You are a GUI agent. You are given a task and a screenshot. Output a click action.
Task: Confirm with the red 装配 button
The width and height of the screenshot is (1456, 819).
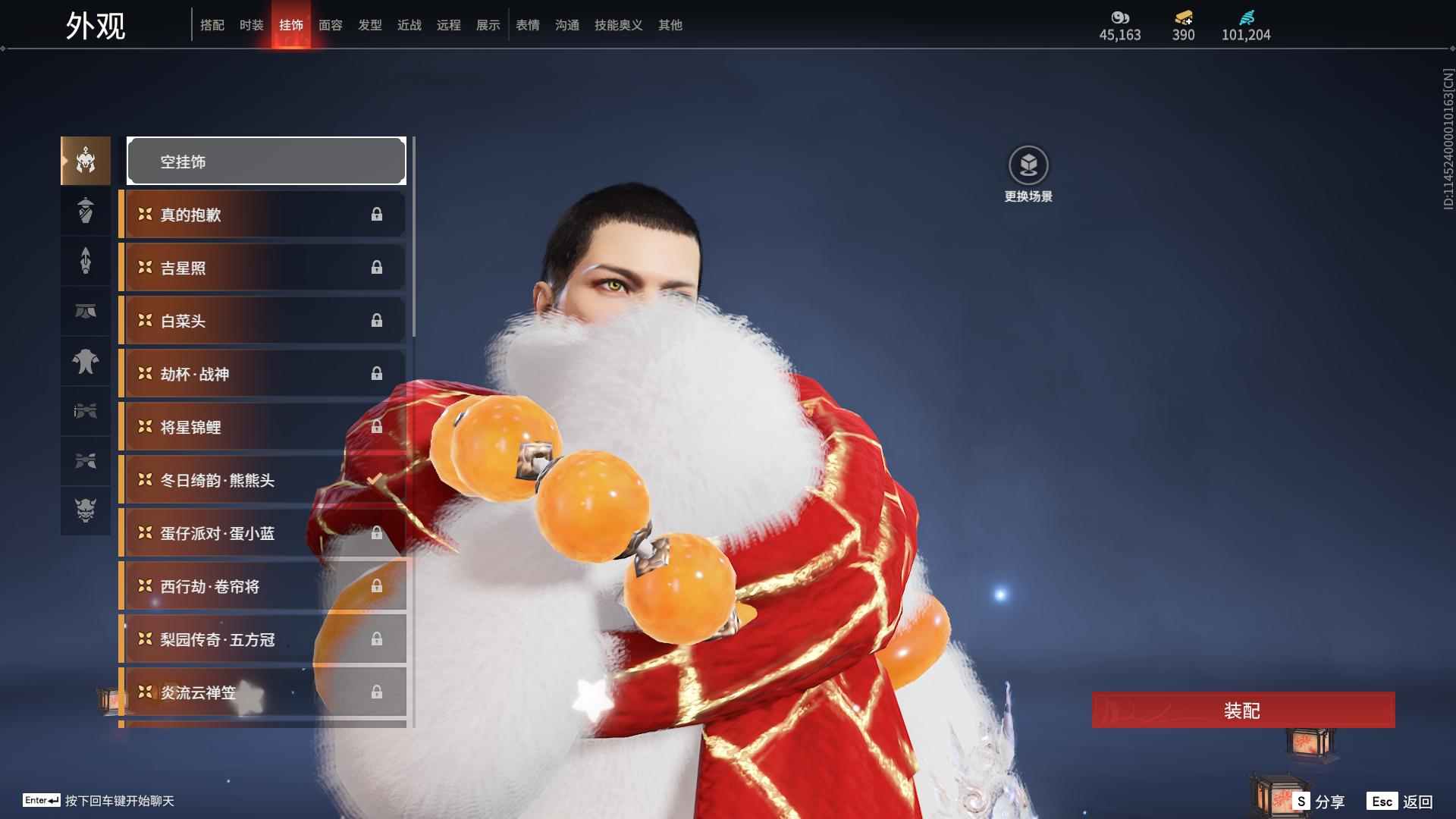click(1243, 711)
